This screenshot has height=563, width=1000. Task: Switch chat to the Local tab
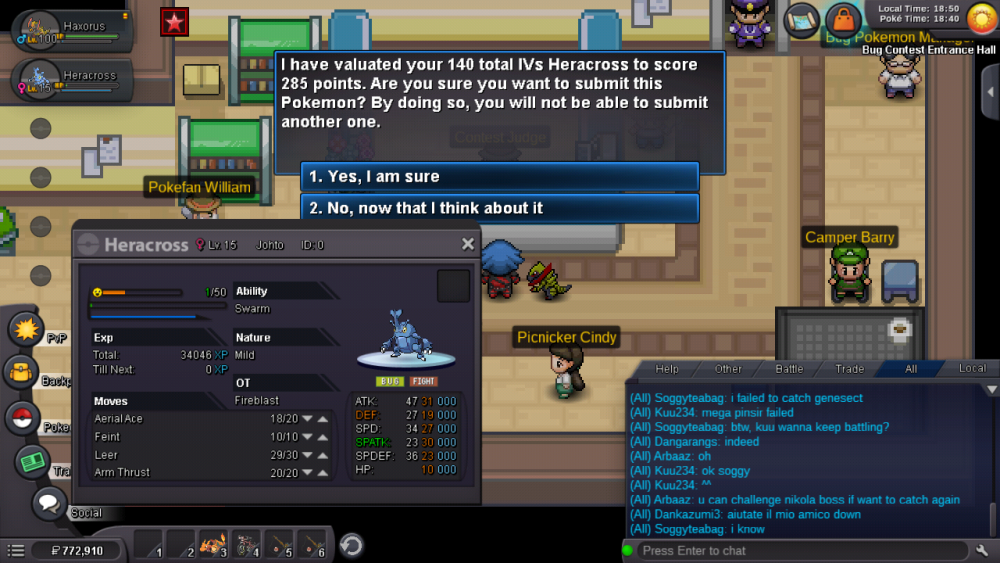click(x=972, y=369)
